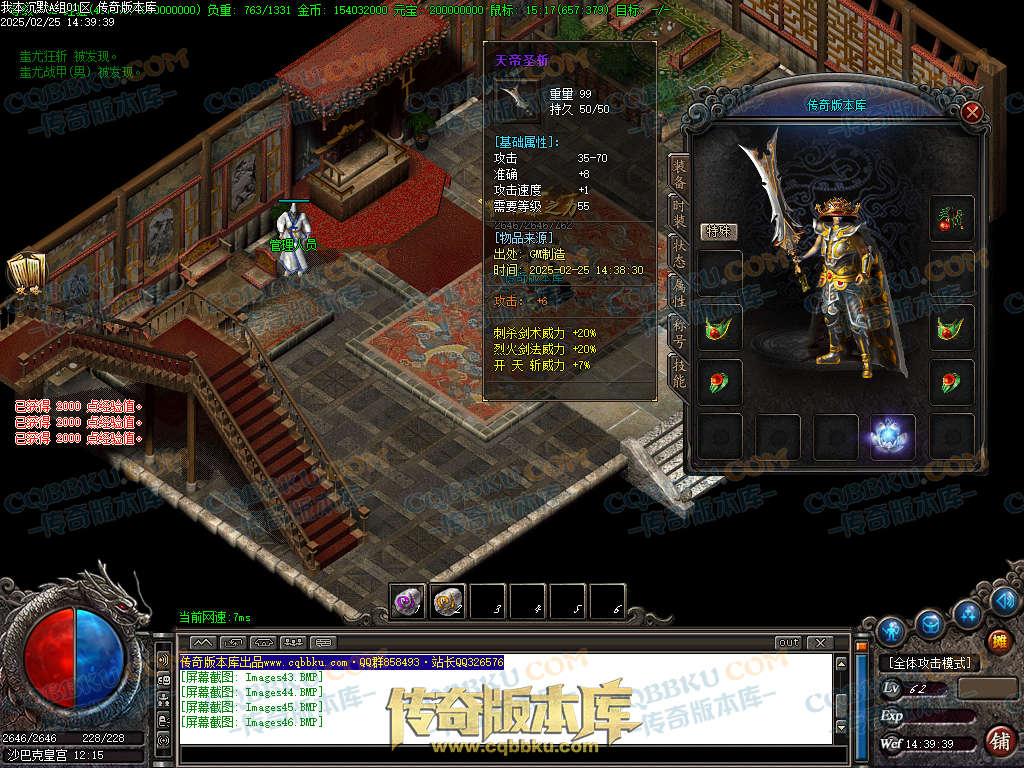The height and width of the screenshot is (768, 1024).
Task: Select the 称号 tab
Action: [679, 334]
